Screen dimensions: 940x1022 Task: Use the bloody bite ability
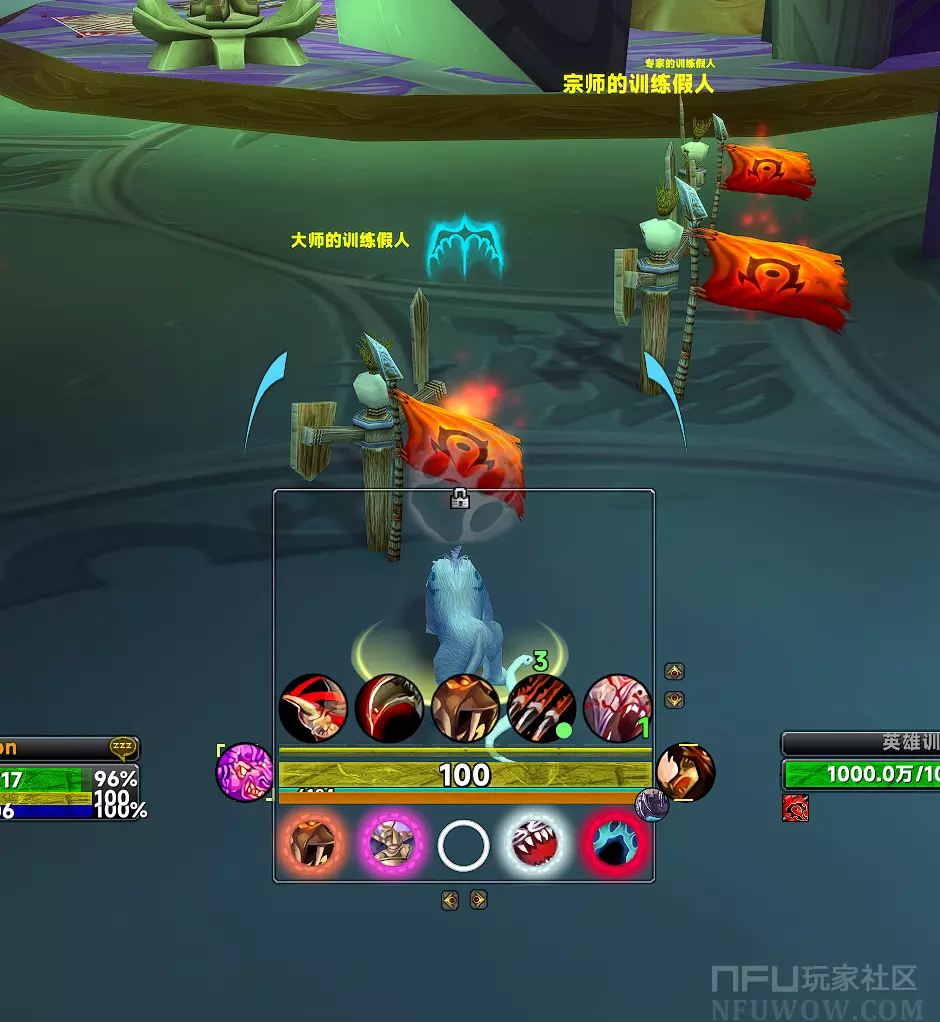617,708
